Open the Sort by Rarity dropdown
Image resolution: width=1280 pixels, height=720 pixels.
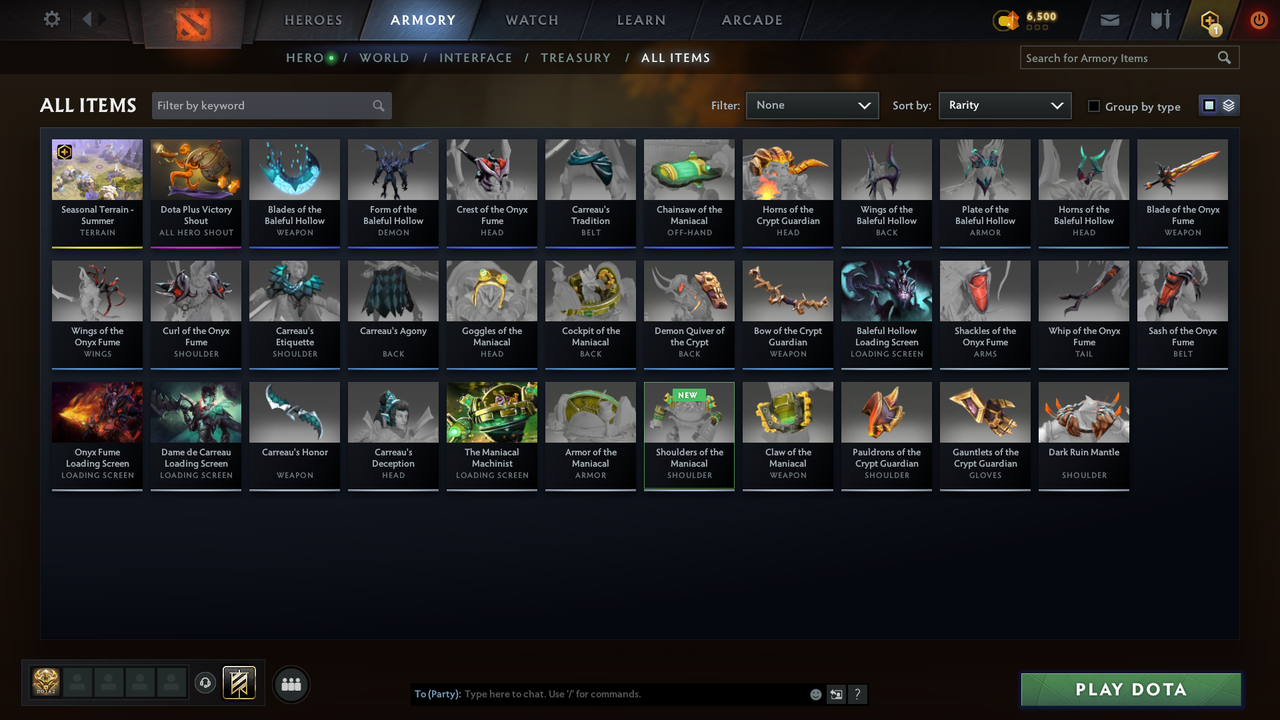[1004, 105]
